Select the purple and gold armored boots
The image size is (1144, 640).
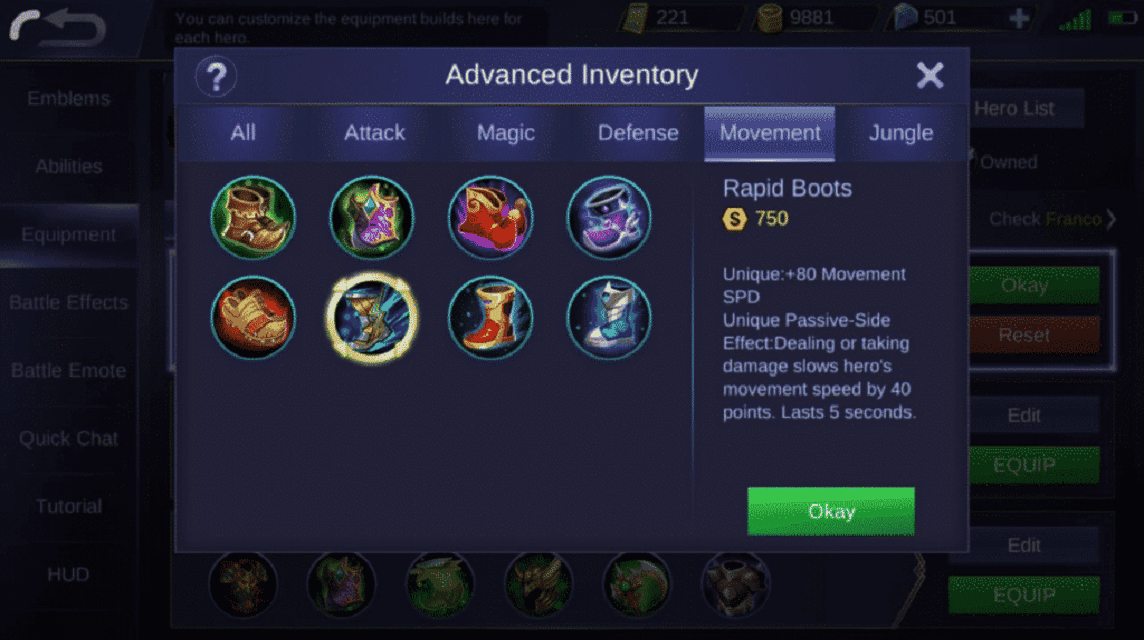(x=372, y=217)
